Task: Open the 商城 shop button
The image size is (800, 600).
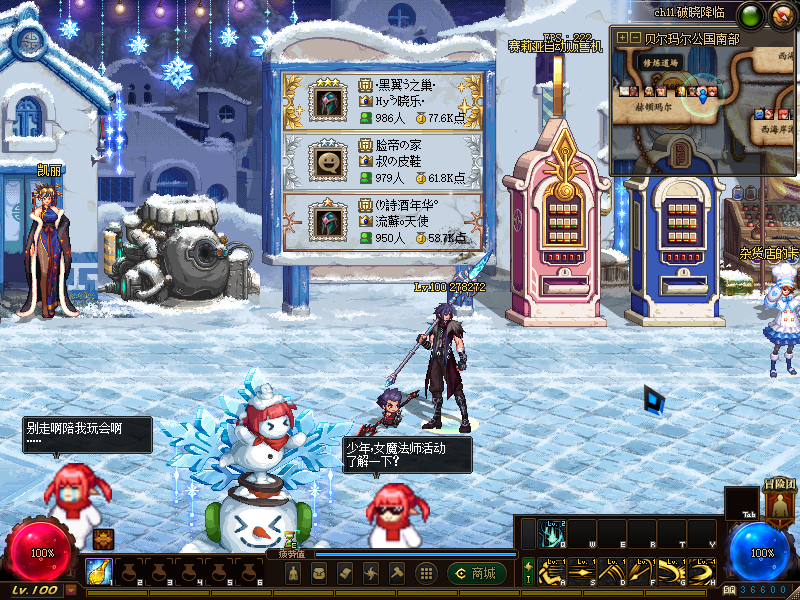Action: (475, 573)
